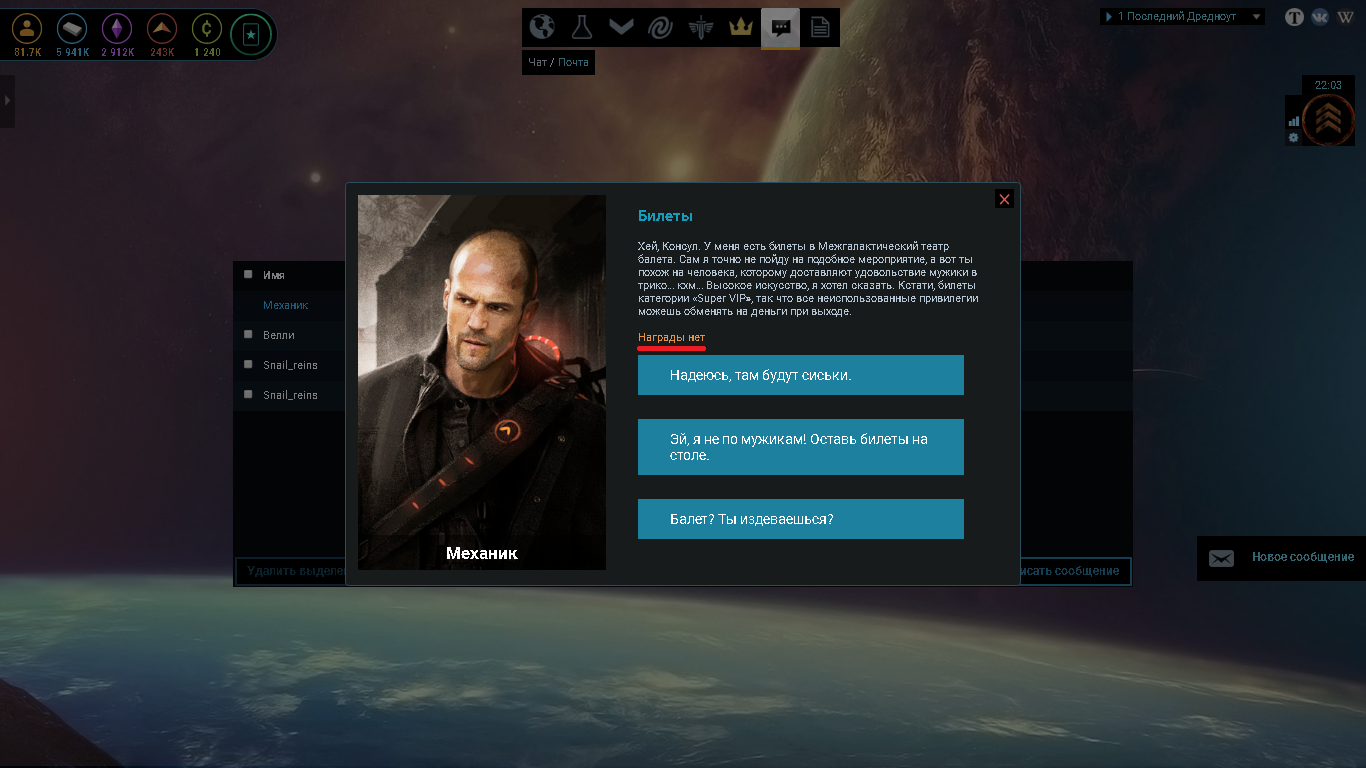Screen dimensions: 1366x768
Task: Open the research flask icon
Action: tap(582, 27)
